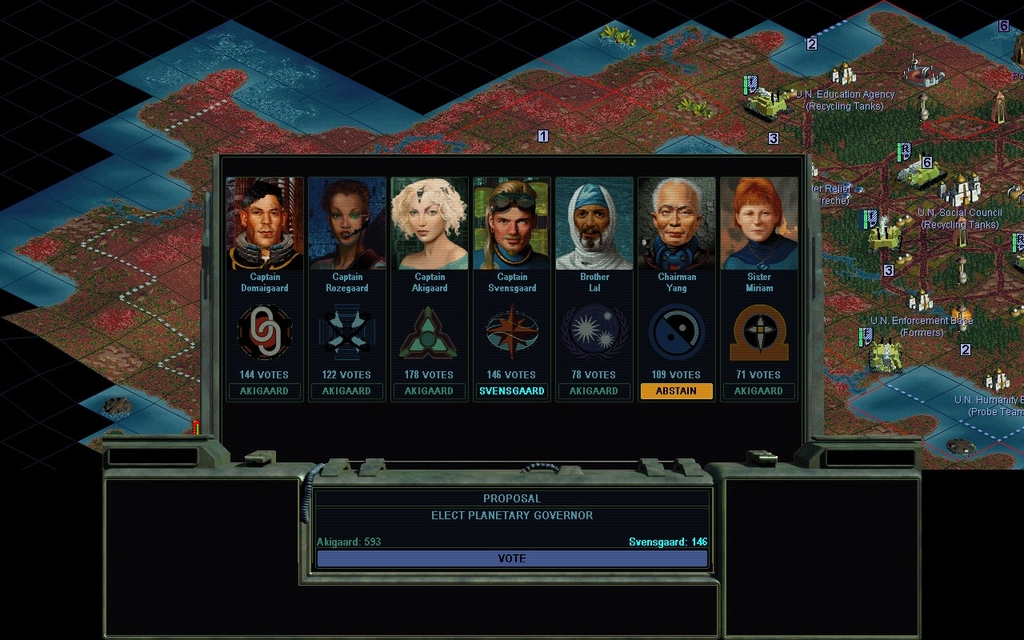Select Rozegaard's cross-shaped faction emblem

[347, 332]
